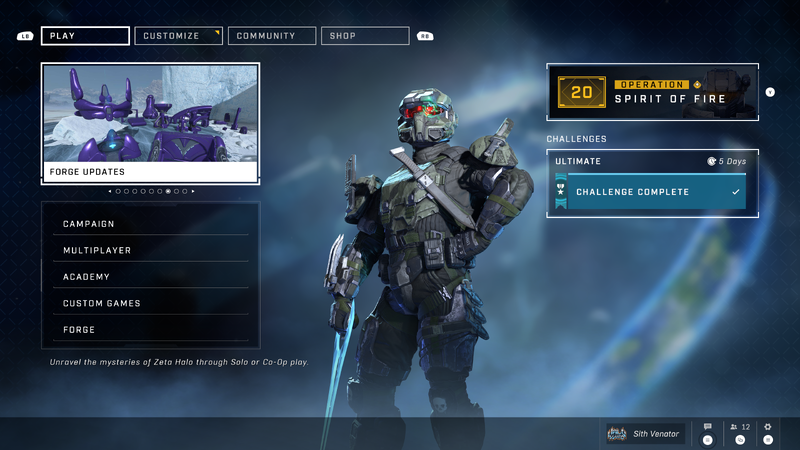Select Custom Games from the menu
The image size is (800, 450).
[150, 303]
